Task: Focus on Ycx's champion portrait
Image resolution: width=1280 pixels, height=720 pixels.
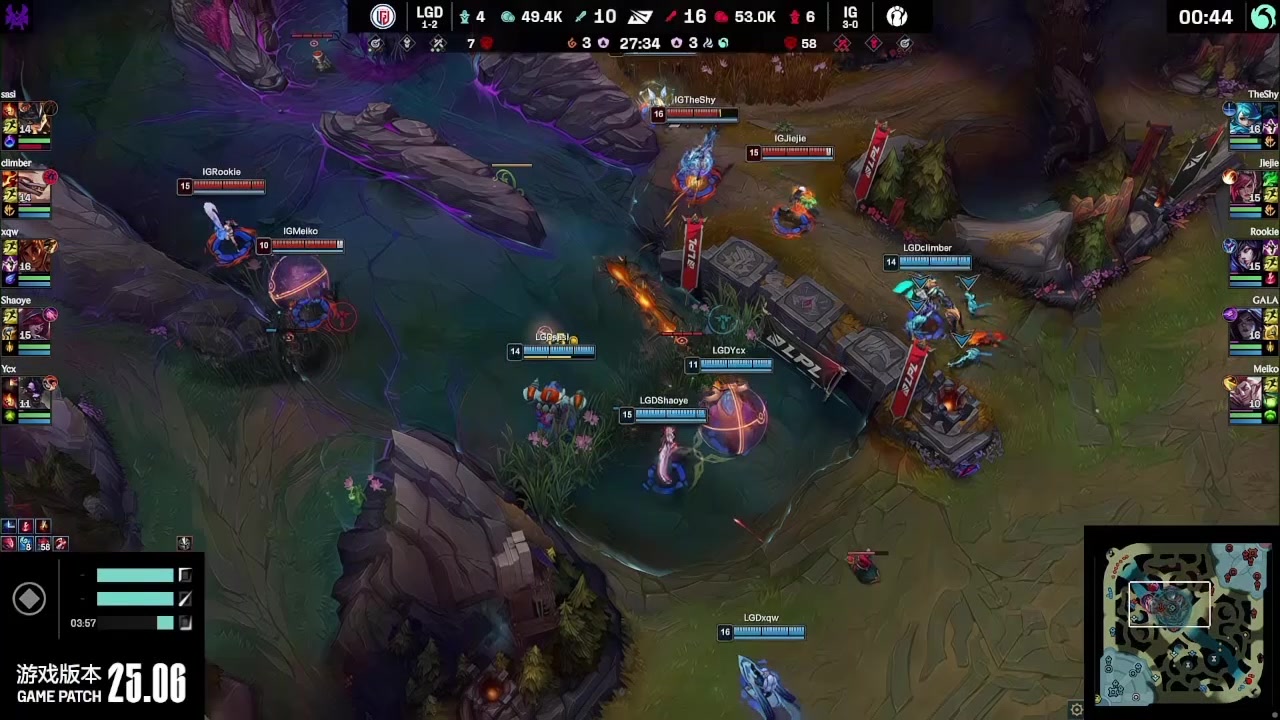Action: (30, 394)
